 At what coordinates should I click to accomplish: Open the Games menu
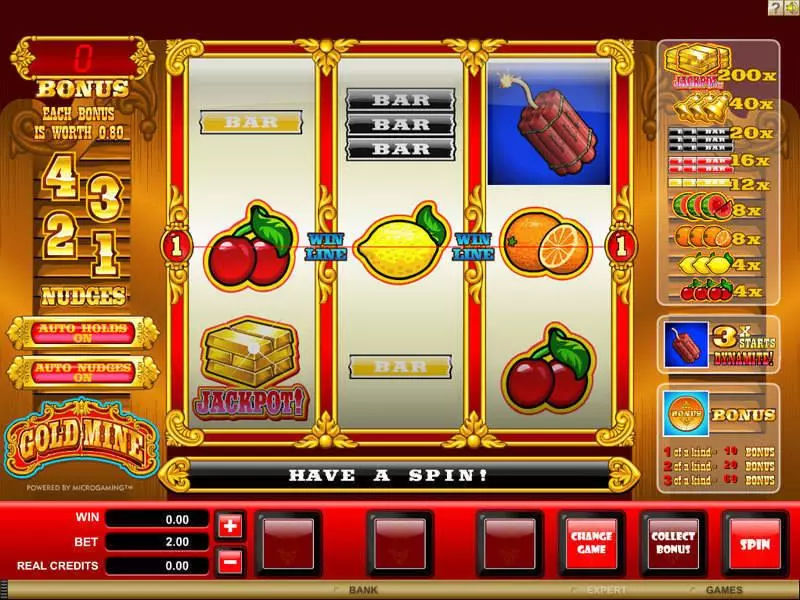pos(723,590)
